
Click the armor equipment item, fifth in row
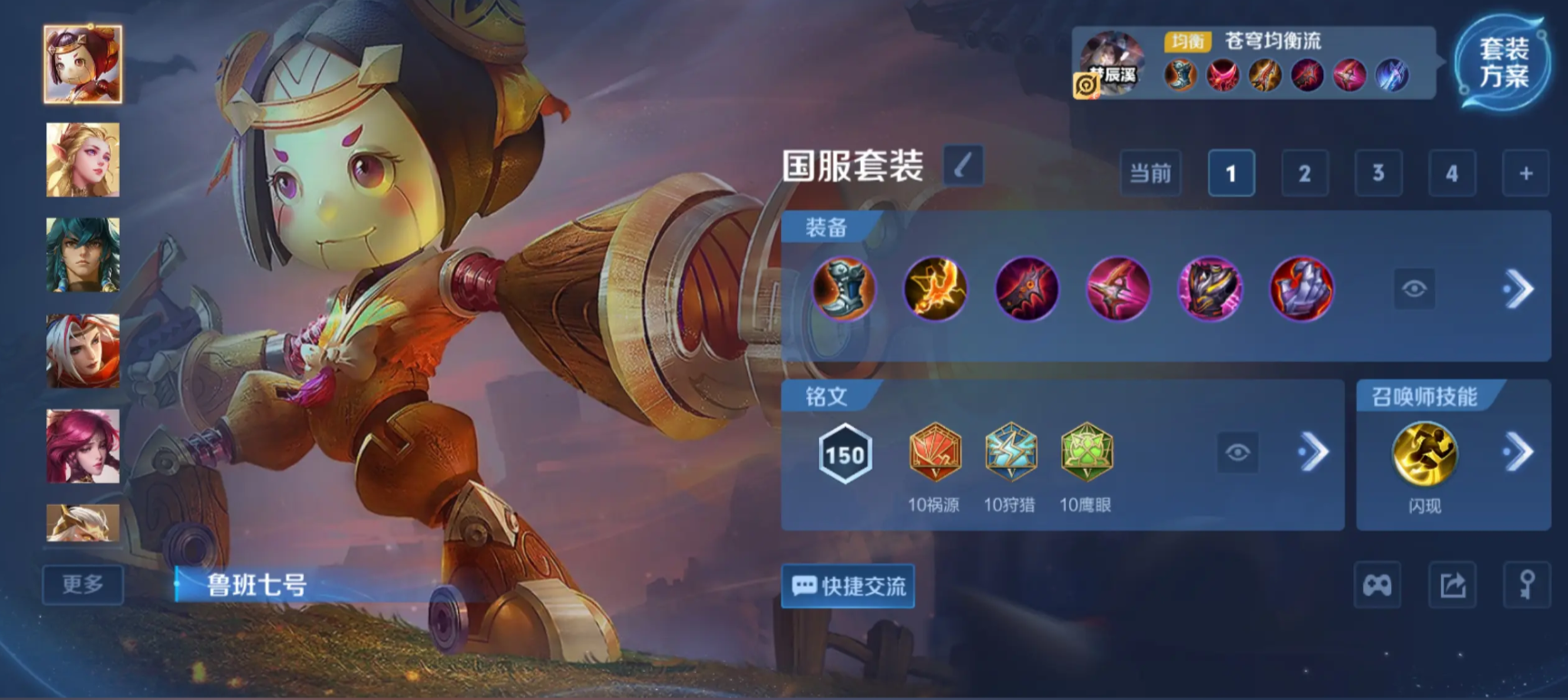coord(1212,289)
